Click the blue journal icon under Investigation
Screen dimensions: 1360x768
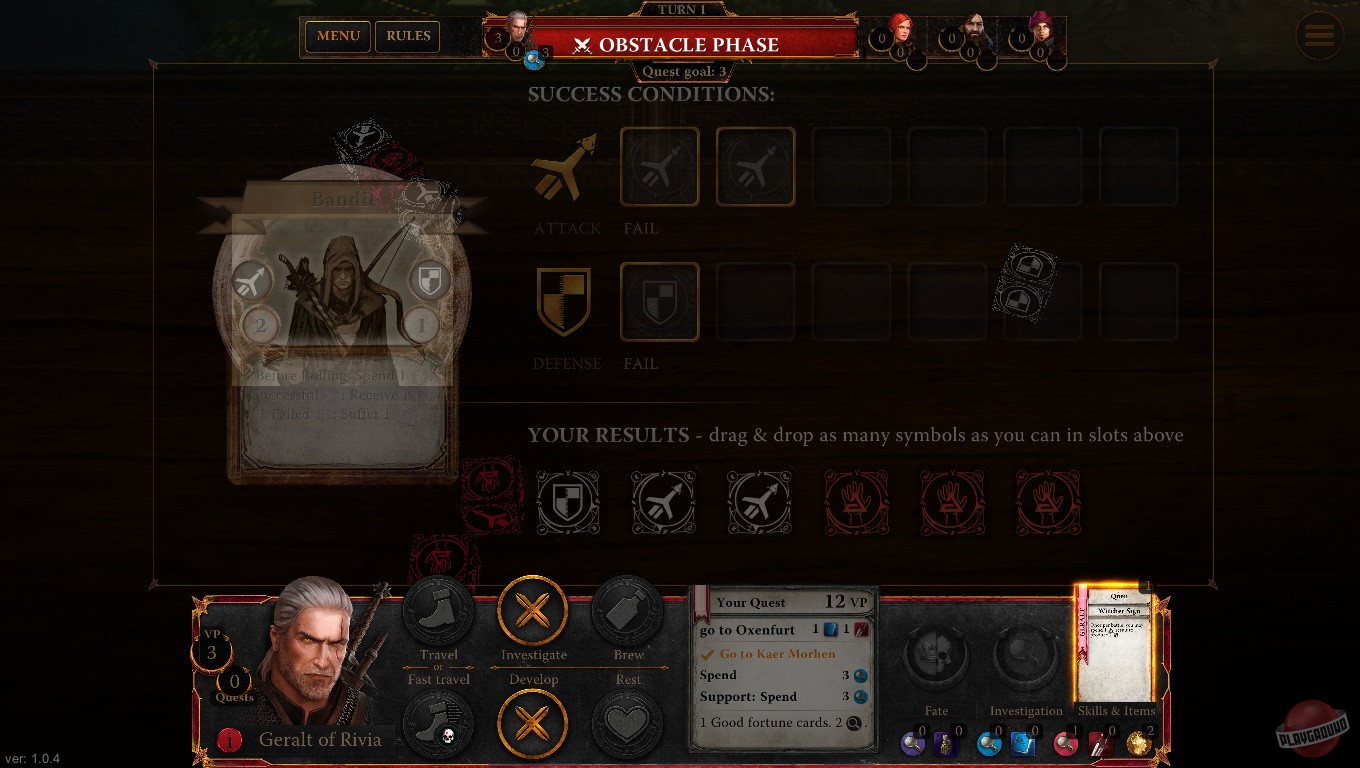coord(1022,744)
